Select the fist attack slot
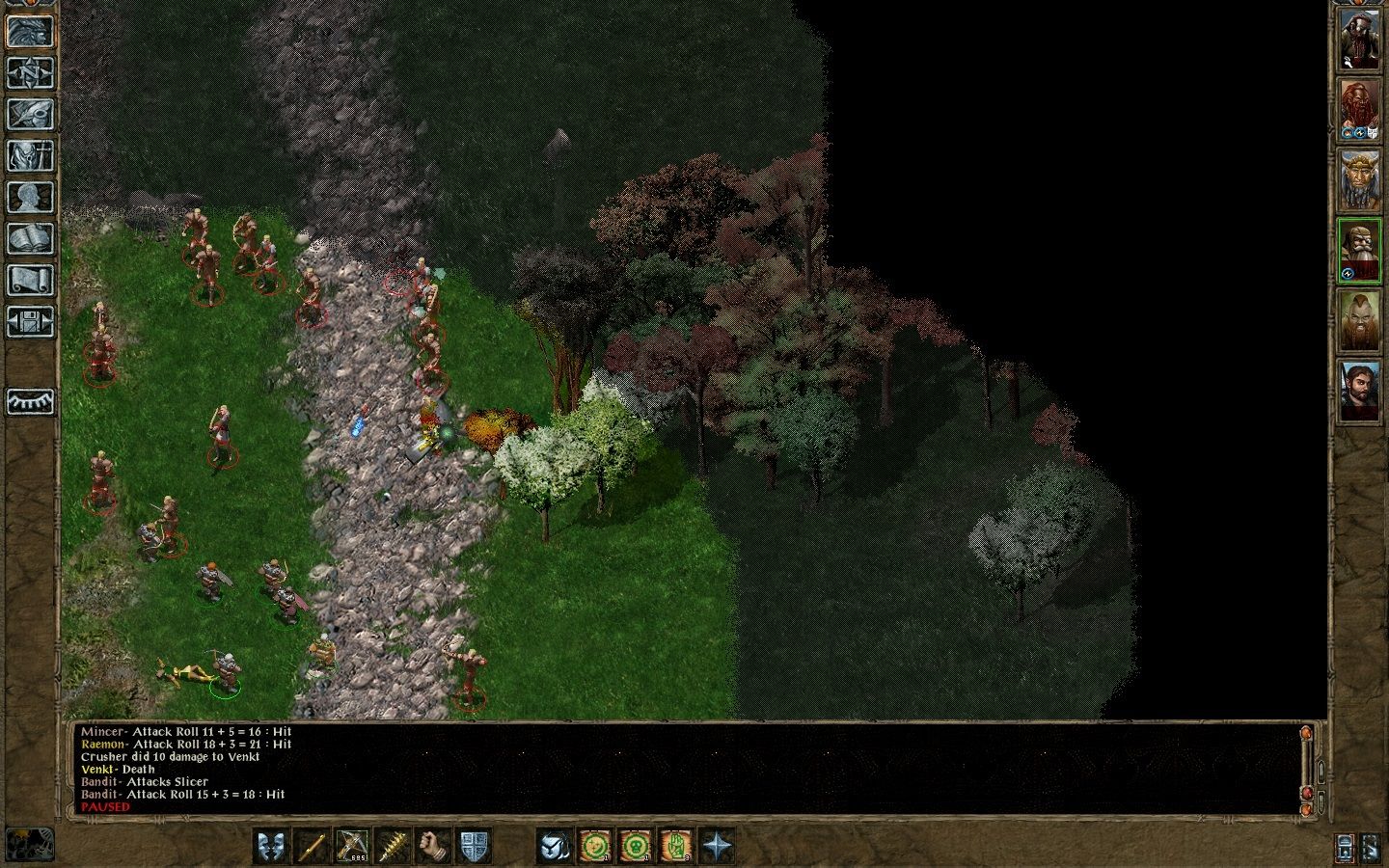1389x868 pixels. pos(433,846)
